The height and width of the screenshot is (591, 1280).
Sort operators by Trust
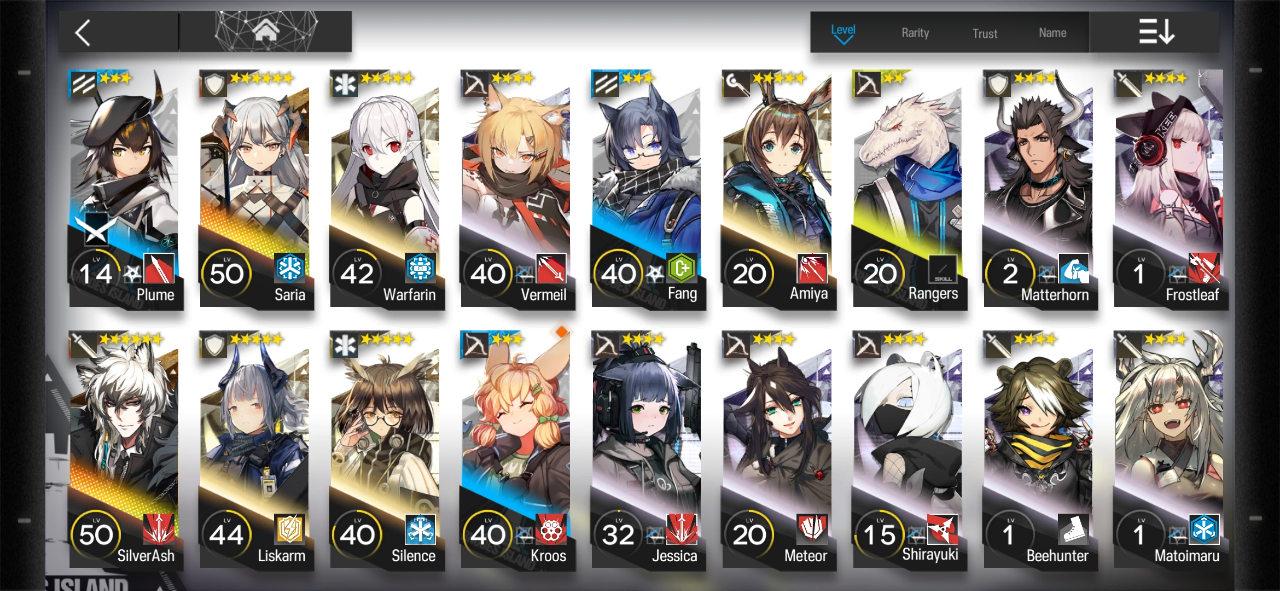pyautogui.click(x=985, y=33)
